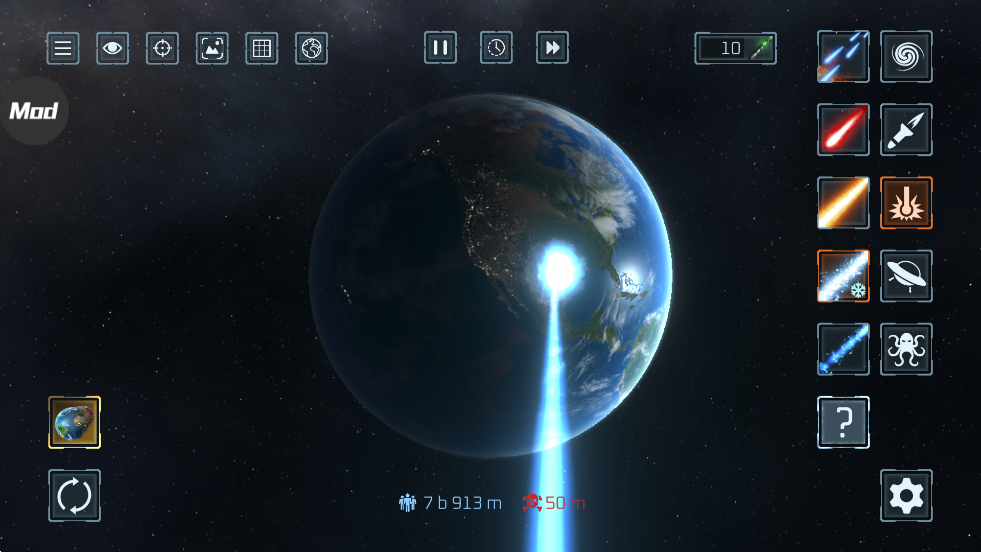Toggle the grid overlay button
The image size is (981, 552).
[x=262, y=48]
